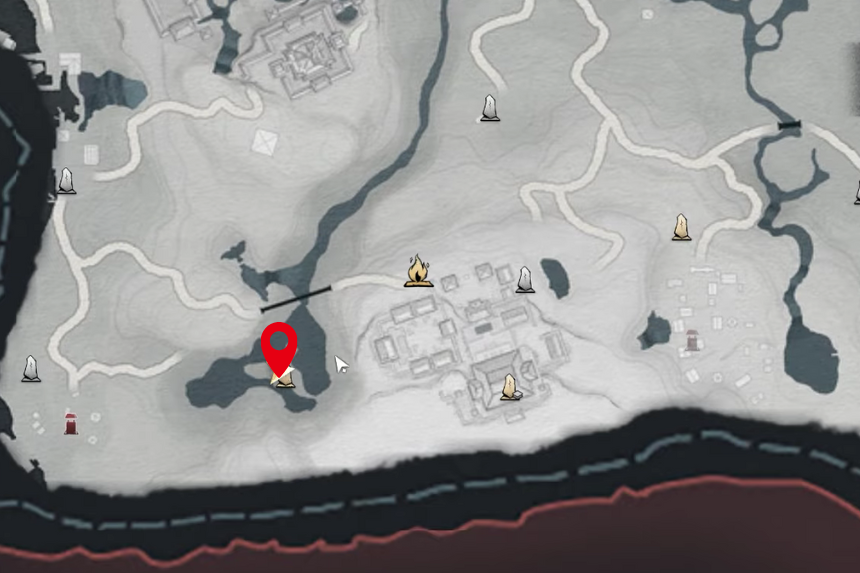Screen dimensions: 860x573
Task: Select the red shrine marker in the eastern village
Action: point(692,341)
